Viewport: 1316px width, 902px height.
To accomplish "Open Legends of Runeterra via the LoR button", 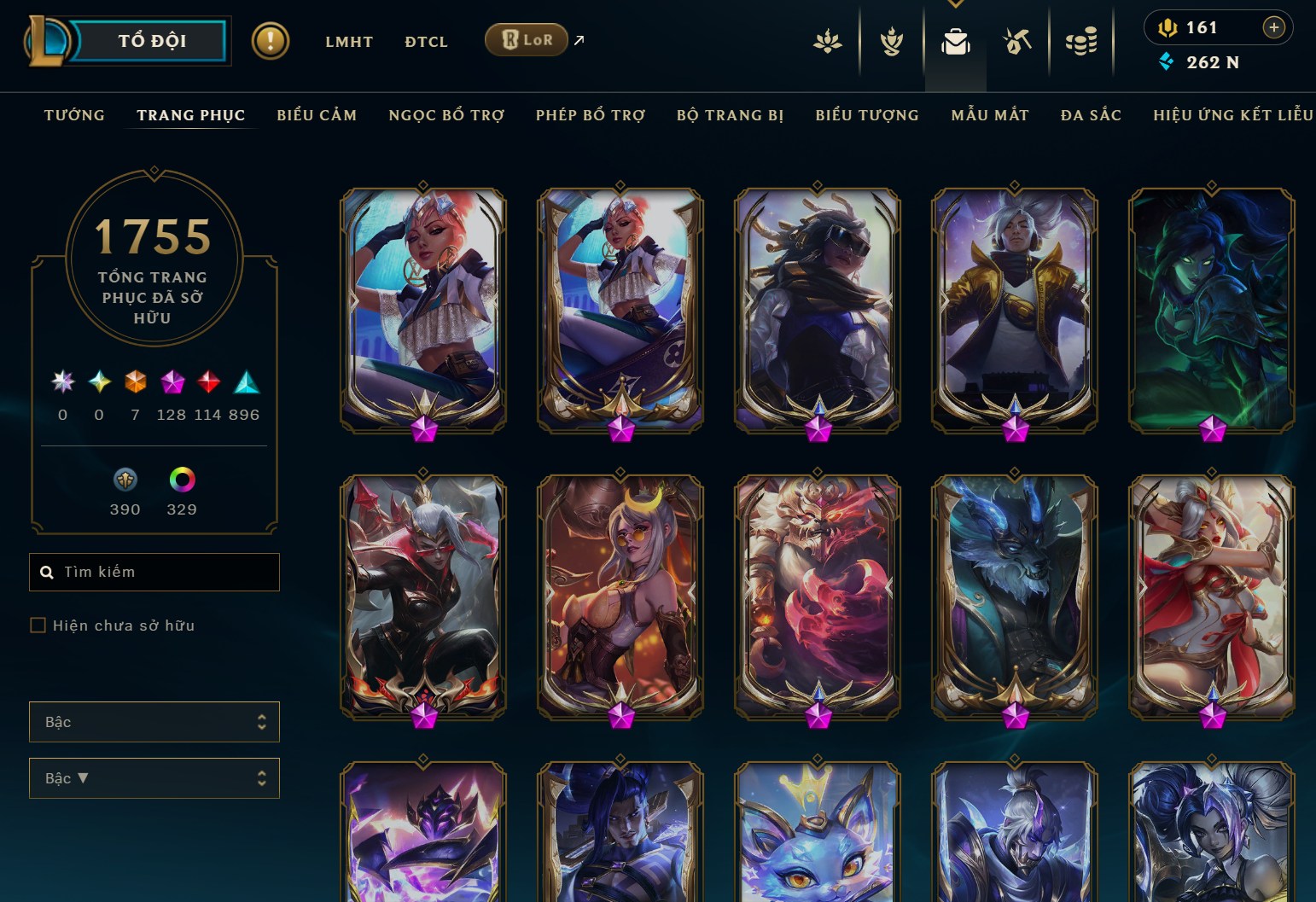I will (526, 39).
